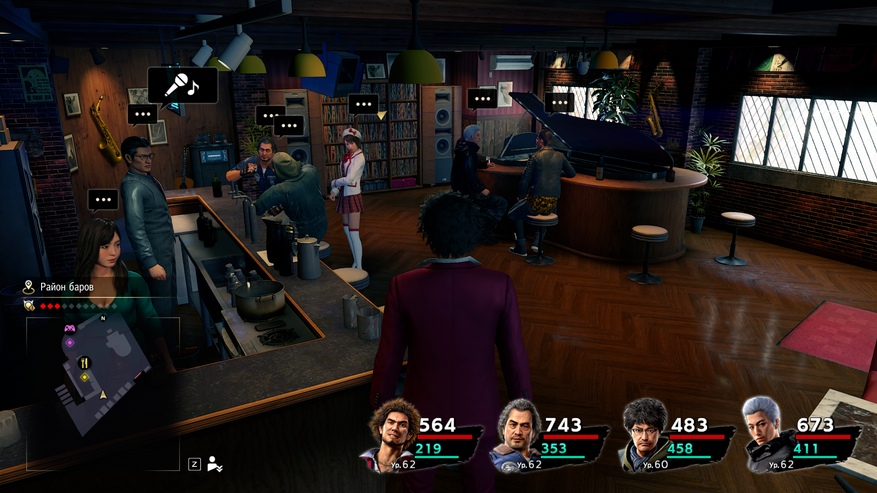
Task: Click the party chat person icon
Action: click(216, 464)
